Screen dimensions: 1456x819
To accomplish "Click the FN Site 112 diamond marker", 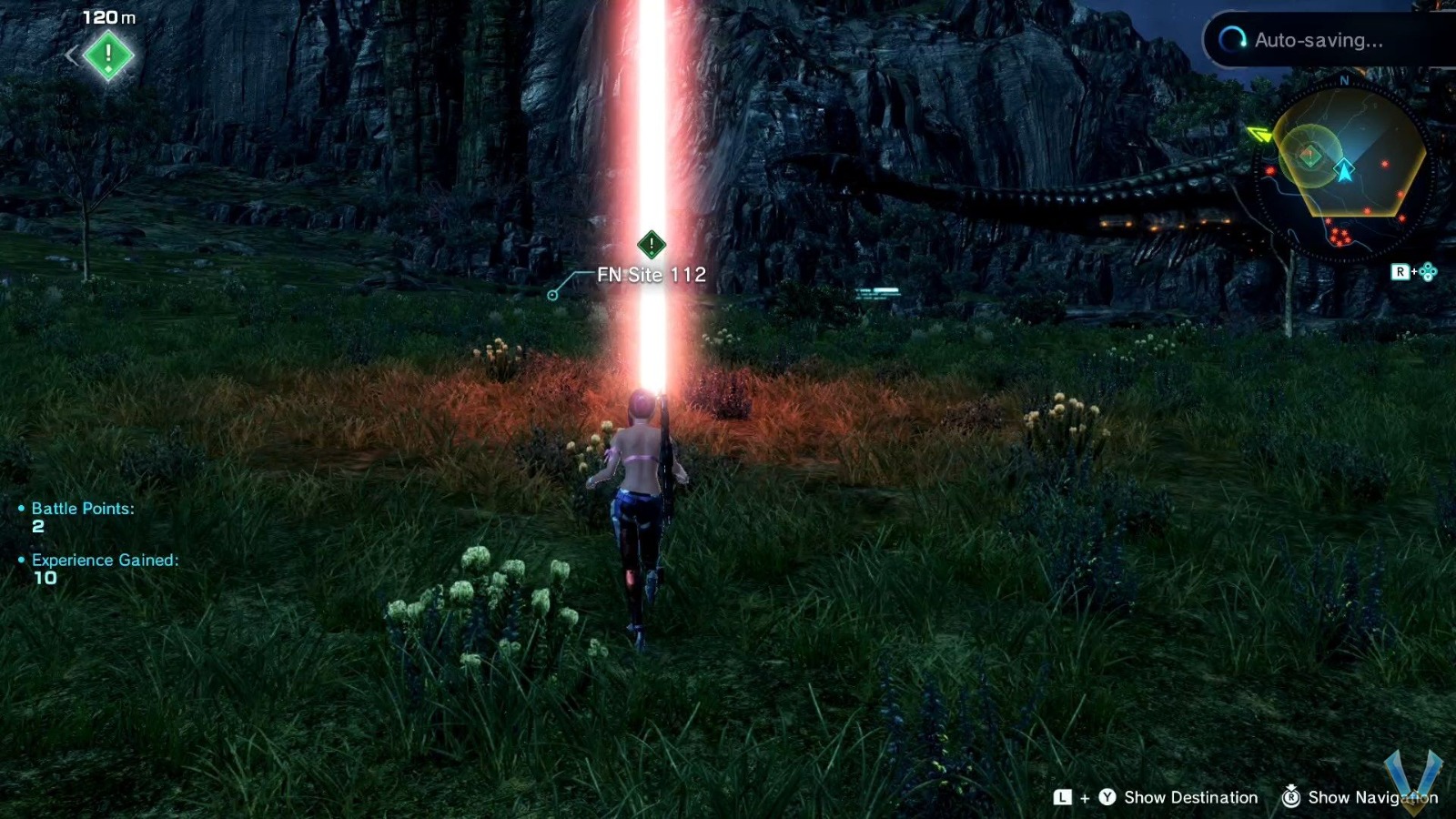I will pos(651,244).
